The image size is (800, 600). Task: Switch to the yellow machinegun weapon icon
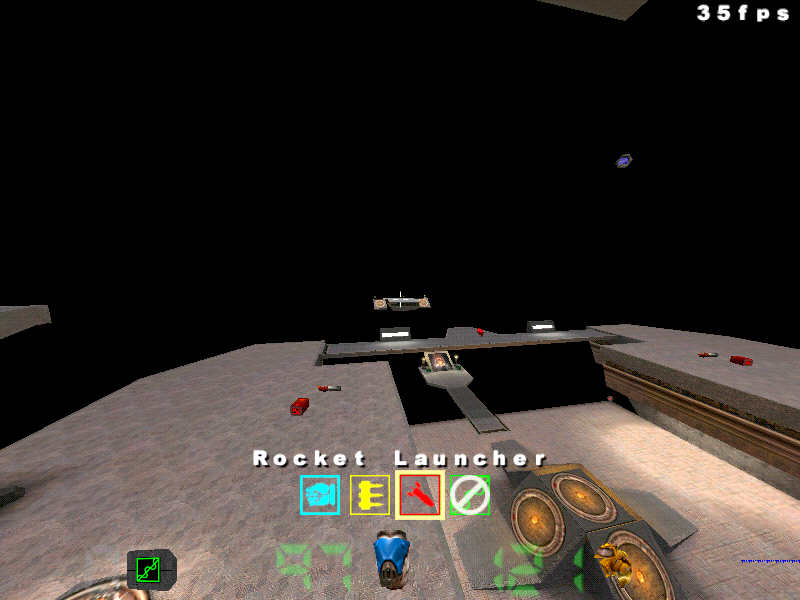tap(370, 495)
